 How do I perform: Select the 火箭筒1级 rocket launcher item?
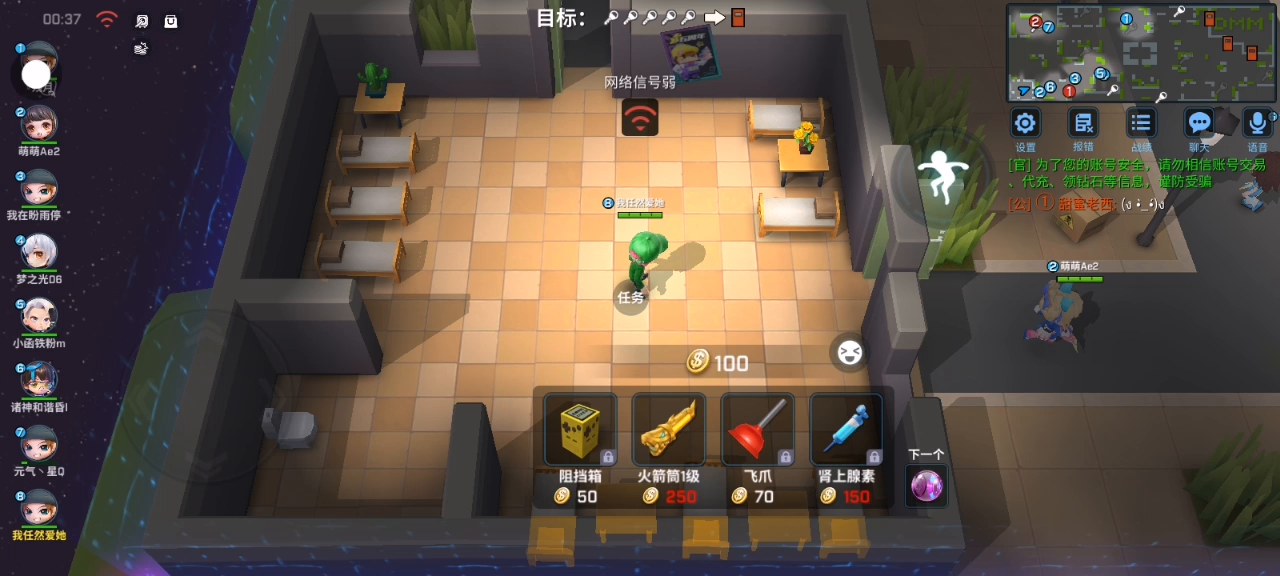pyautogui.click(x=667, y=431)
